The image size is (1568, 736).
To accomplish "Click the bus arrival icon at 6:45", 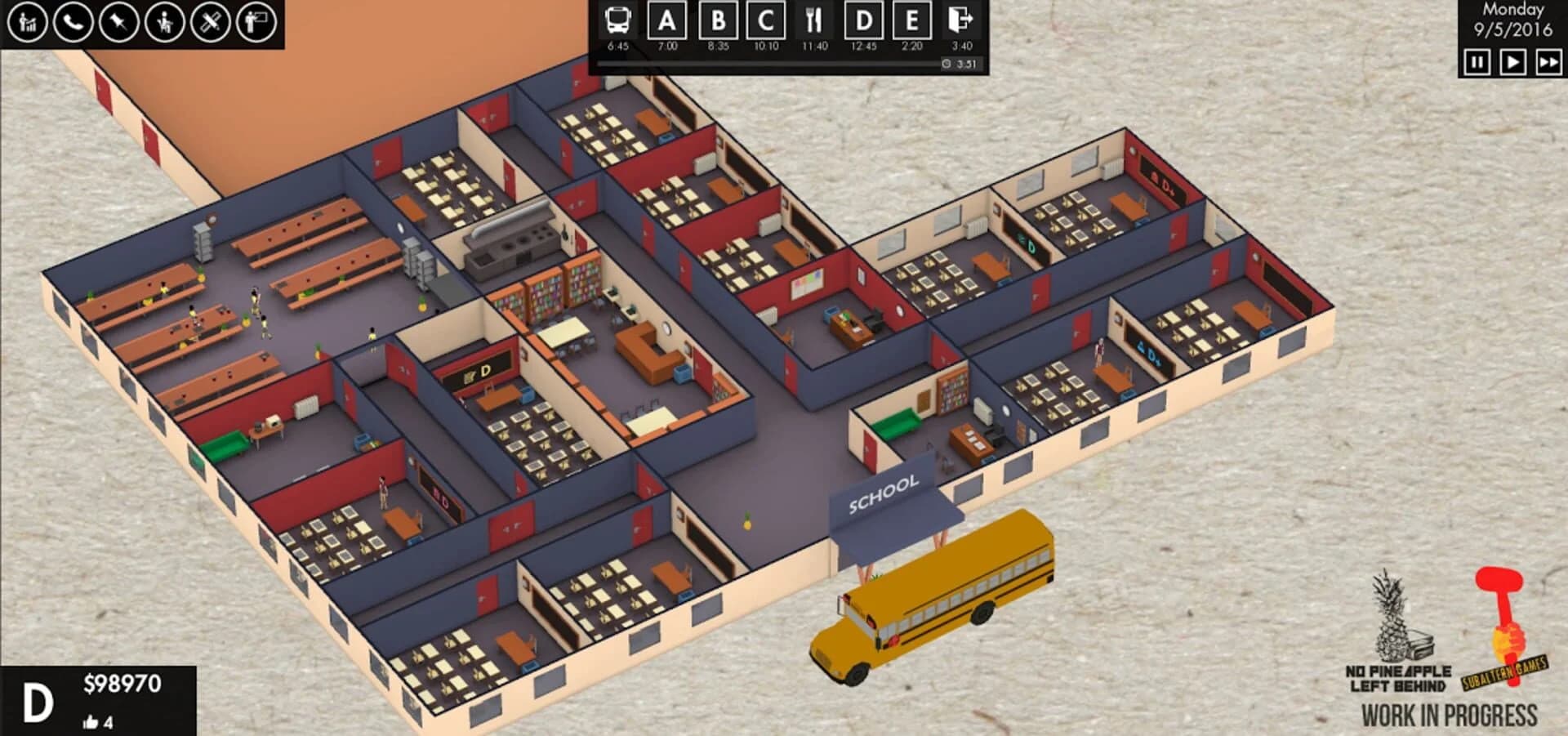I will [x=618, y=21].
